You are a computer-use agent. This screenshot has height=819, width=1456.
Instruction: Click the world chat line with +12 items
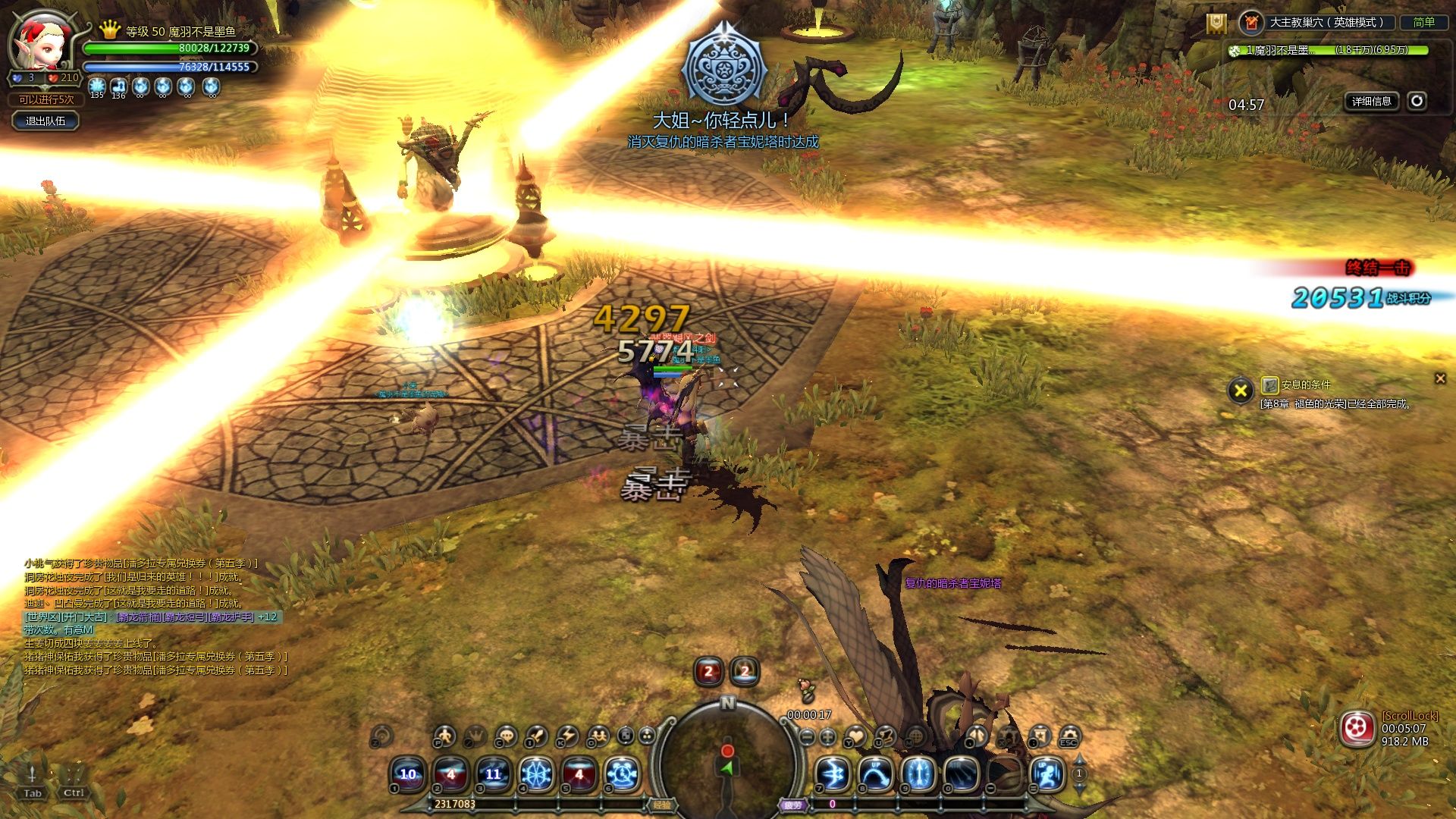pos(152,617)
